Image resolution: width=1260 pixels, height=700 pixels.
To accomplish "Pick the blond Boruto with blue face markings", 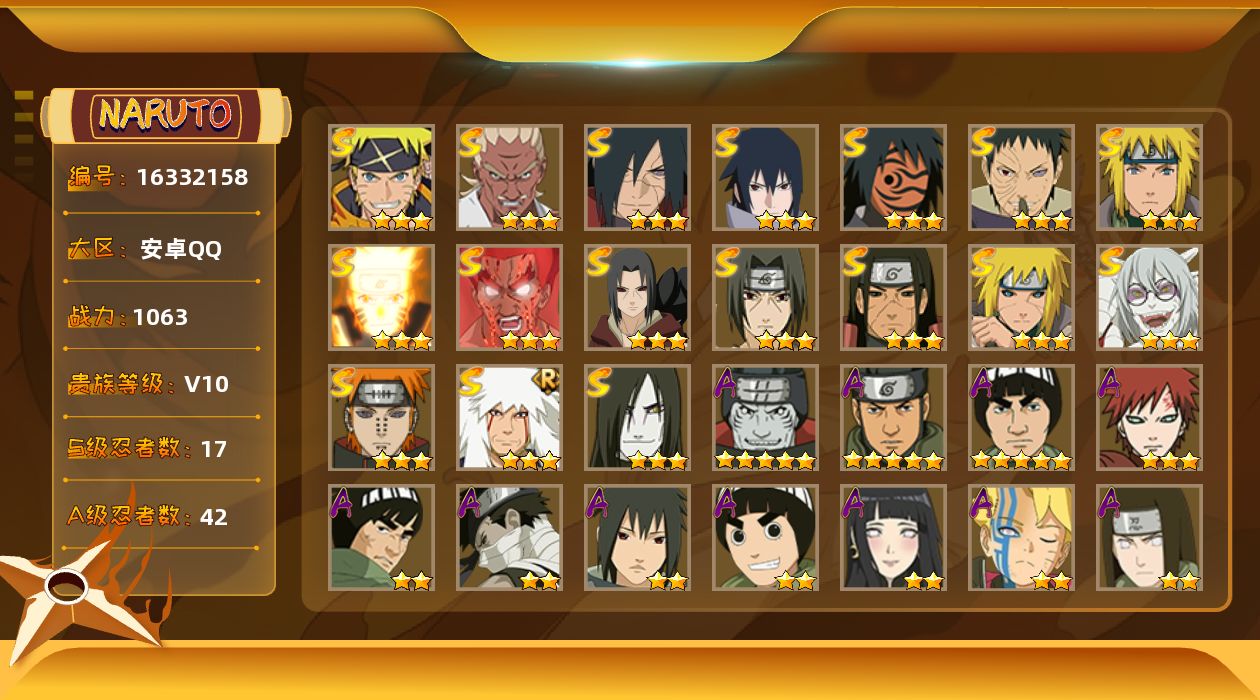I will pos(1021,537).
